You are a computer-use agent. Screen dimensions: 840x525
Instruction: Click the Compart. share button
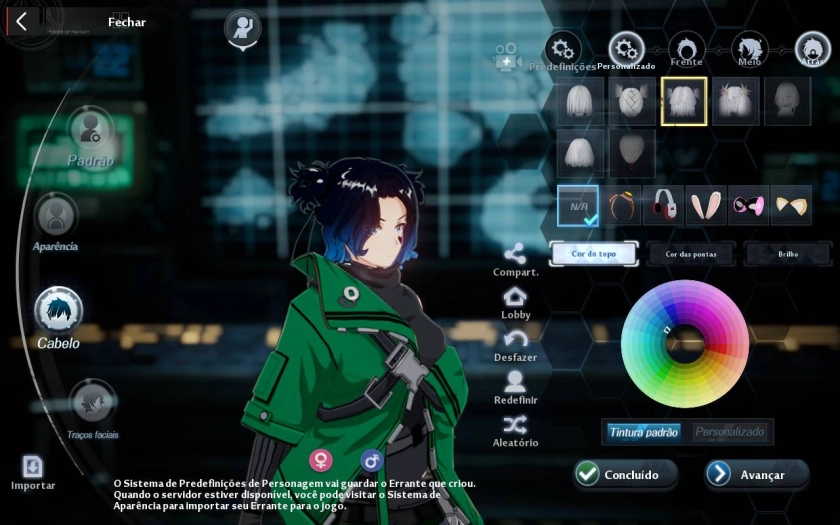(515, 261)
